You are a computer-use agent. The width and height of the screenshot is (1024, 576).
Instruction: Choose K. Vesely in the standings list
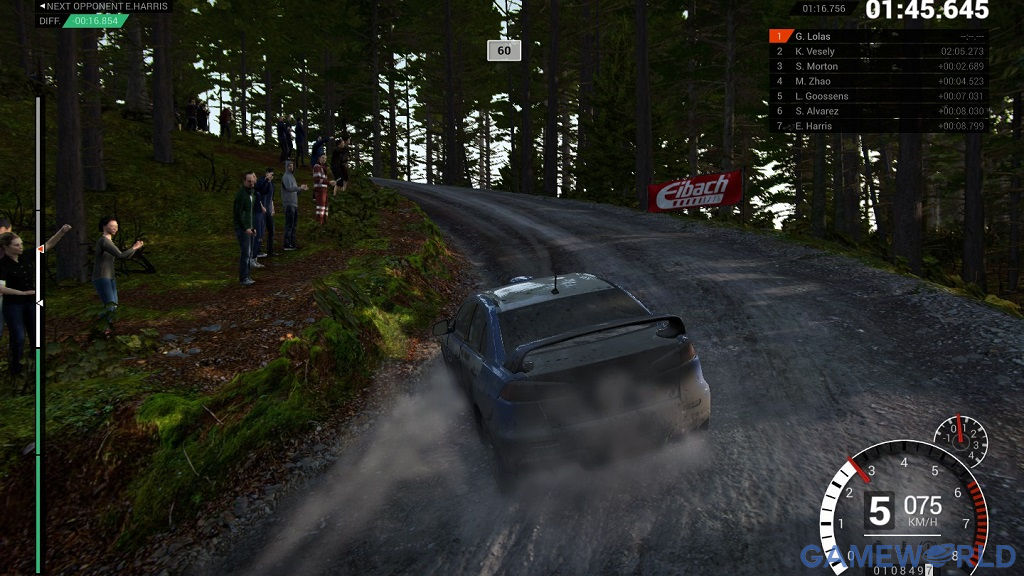coord(878,51)
